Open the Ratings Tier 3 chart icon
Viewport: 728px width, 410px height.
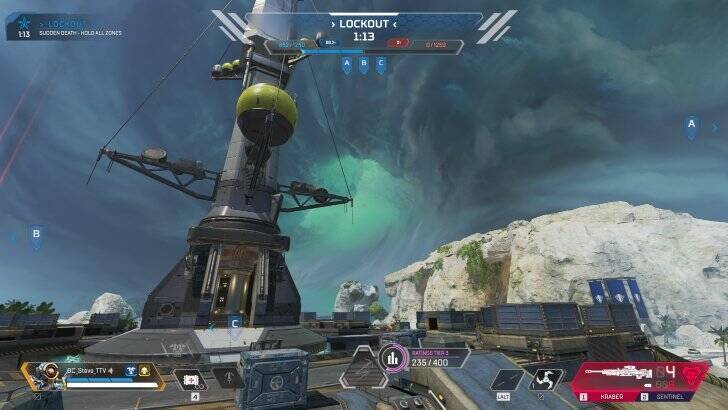coord(391,357)
